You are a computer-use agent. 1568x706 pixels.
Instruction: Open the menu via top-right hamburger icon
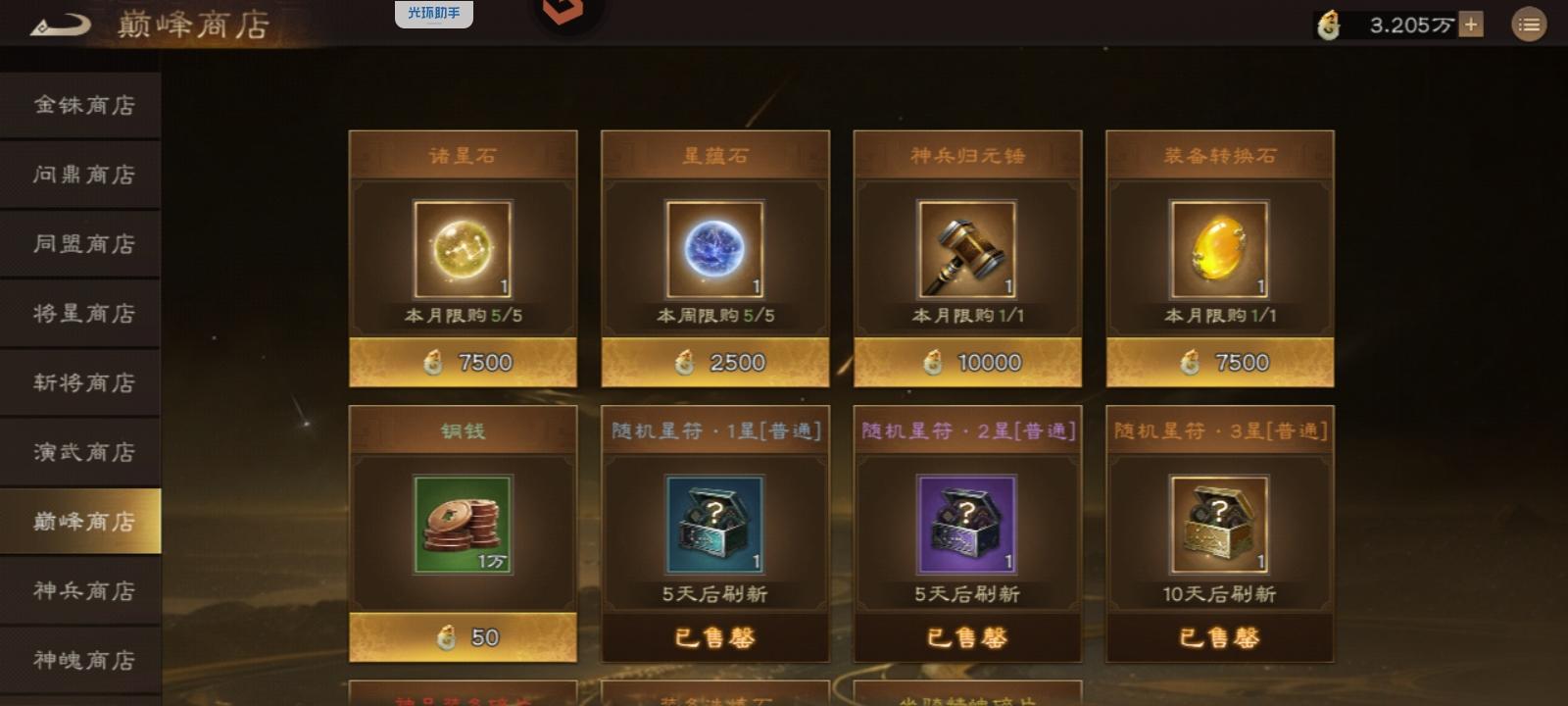tap(1529, 25)
